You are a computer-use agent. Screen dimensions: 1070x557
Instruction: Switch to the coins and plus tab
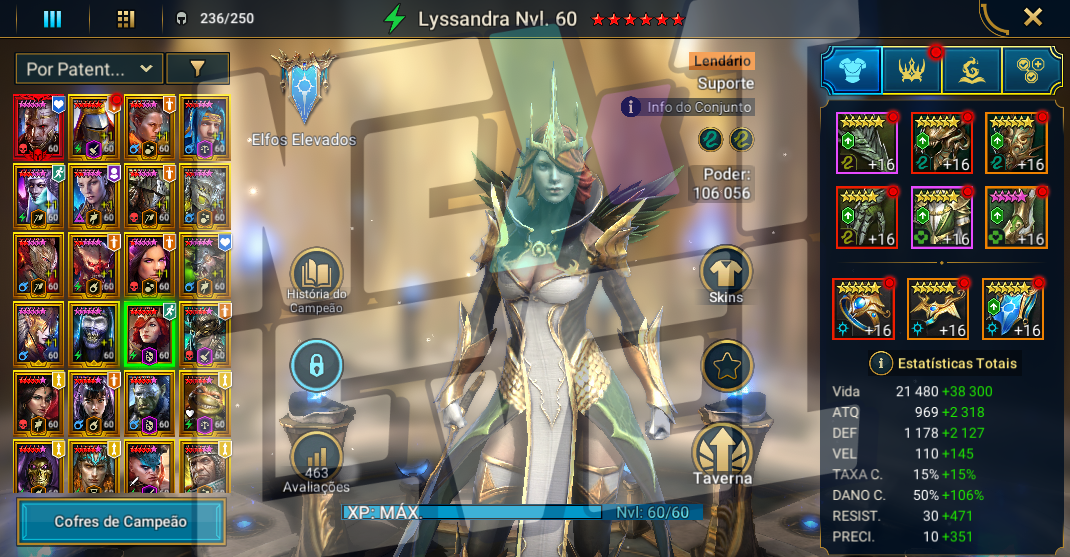[1033, 70]
